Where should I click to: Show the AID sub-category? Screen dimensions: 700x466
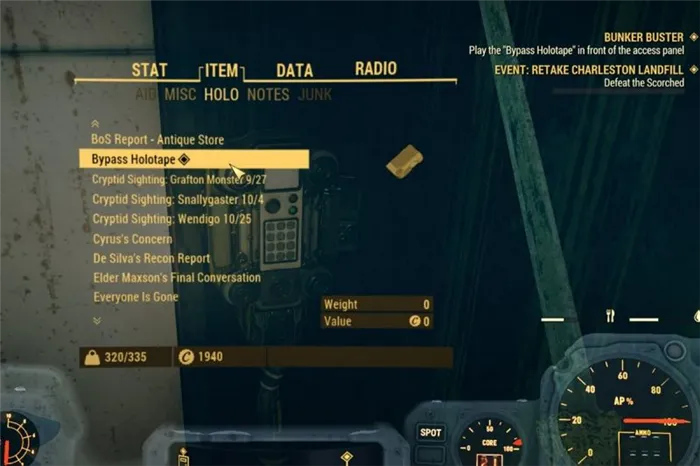[x=147, y=95]
